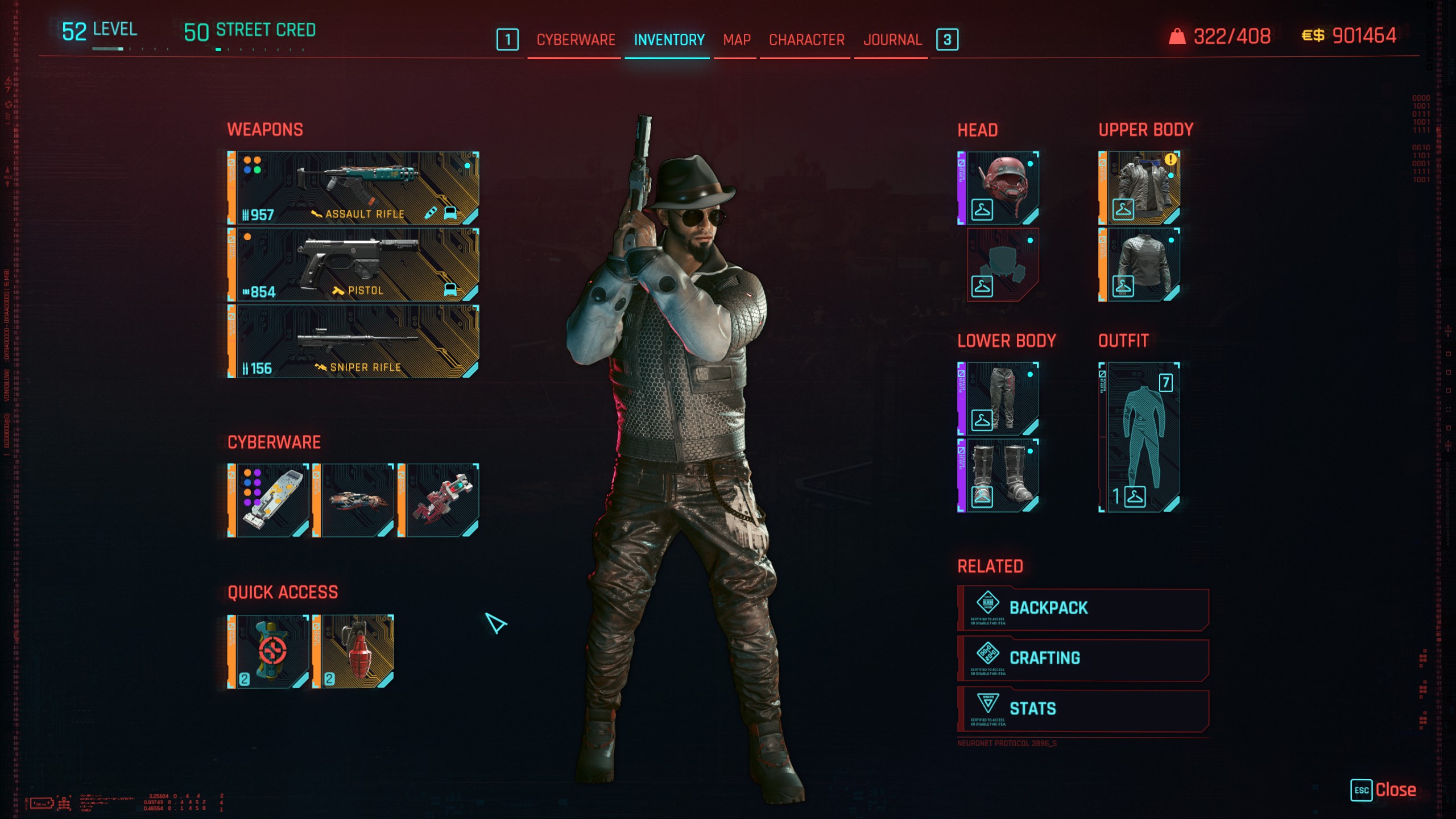
Task: Select the health inhaler quick access slot
Action: [268, 651]
